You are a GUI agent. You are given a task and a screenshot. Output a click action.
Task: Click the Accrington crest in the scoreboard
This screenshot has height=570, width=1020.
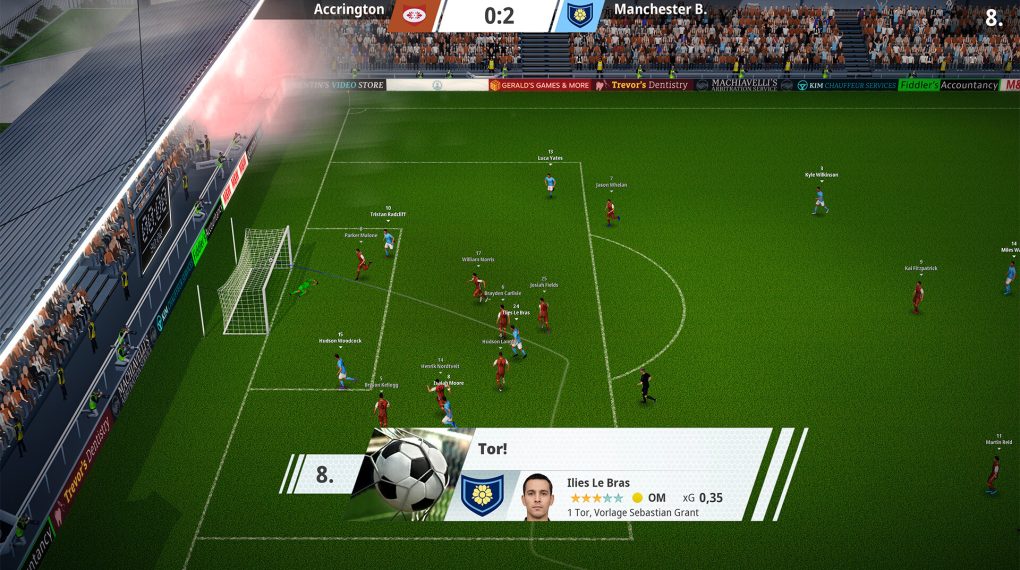coord(414,15)
